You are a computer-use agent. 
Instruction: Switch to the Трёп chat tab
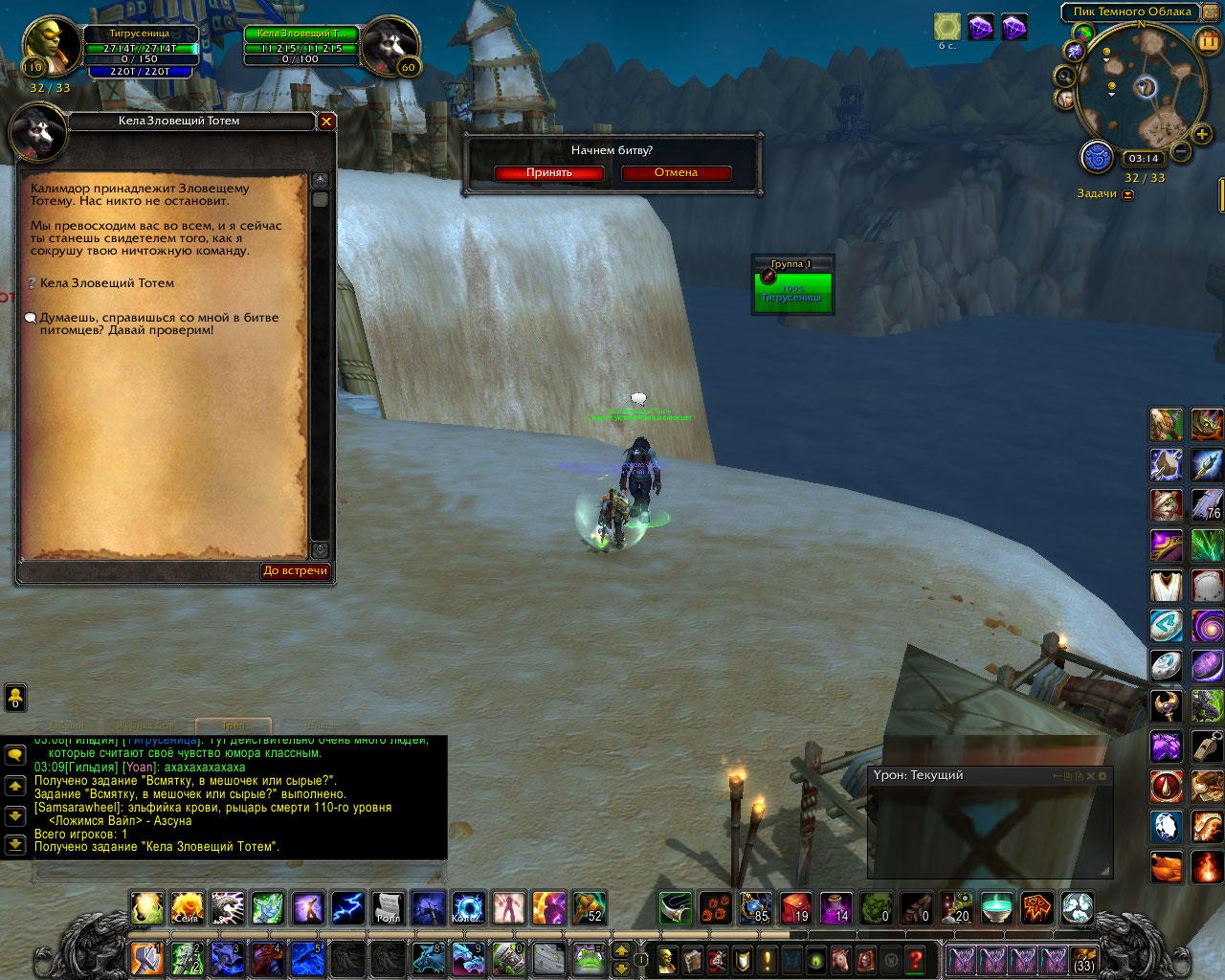pos(234,725)
